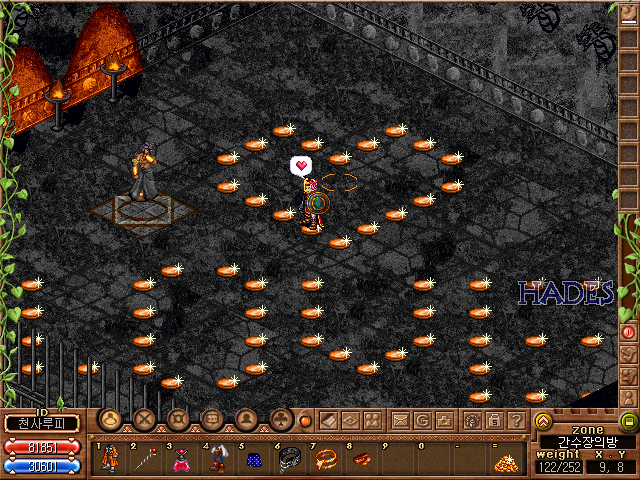Click the yellow double-chevron expand button
The height and width of the screenshot is (480, 640).
coord(543,421)
